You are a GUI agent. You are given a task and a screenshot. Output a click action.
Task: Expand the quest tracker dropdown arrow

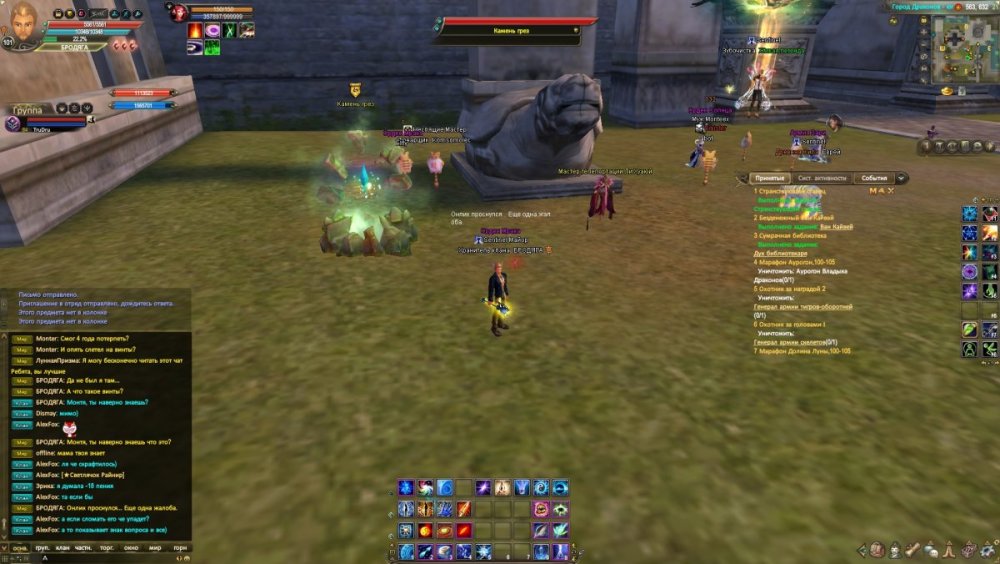[x=901, y=178]
